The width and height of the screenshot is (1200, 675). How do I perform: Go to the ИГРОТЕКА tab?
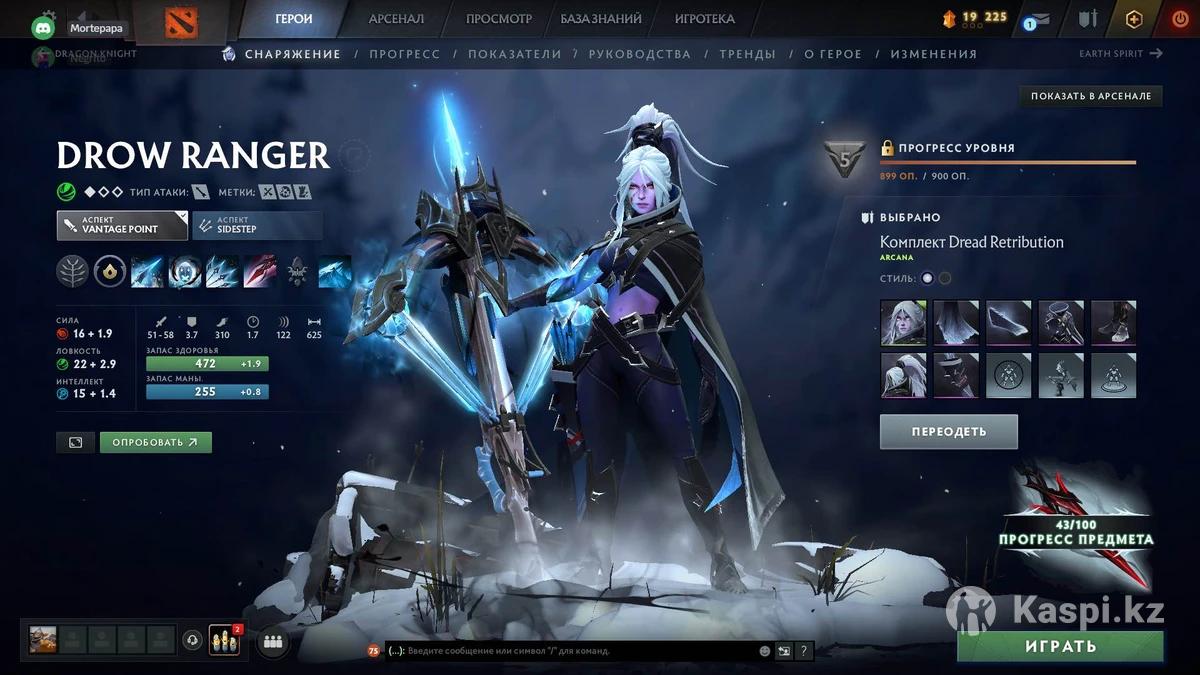(704, 19)
